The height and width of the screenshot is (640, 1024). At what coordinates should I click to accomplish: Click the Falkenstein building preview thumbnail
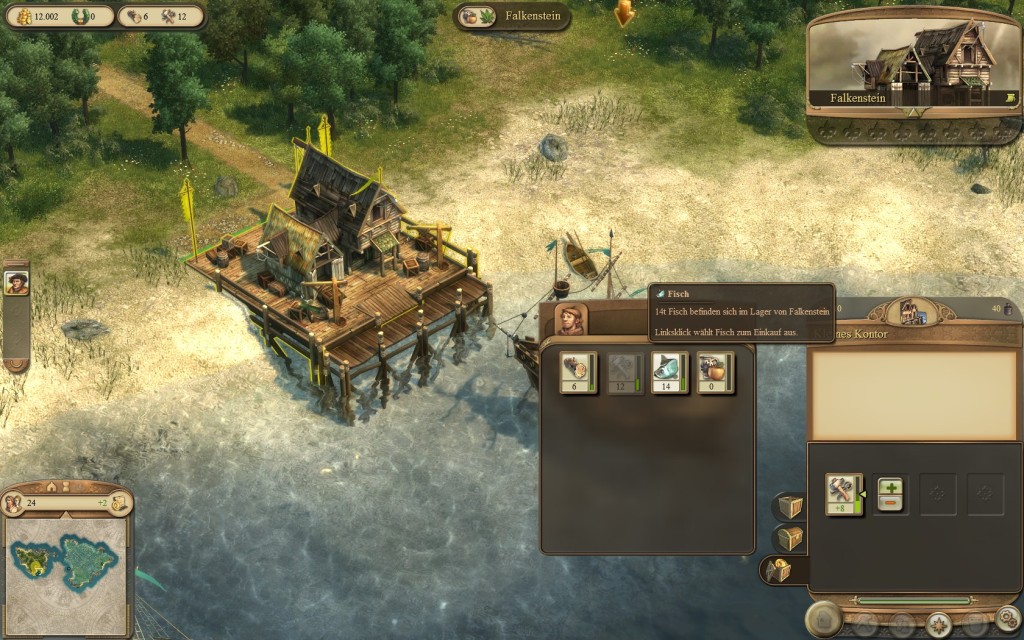[913, 62]
